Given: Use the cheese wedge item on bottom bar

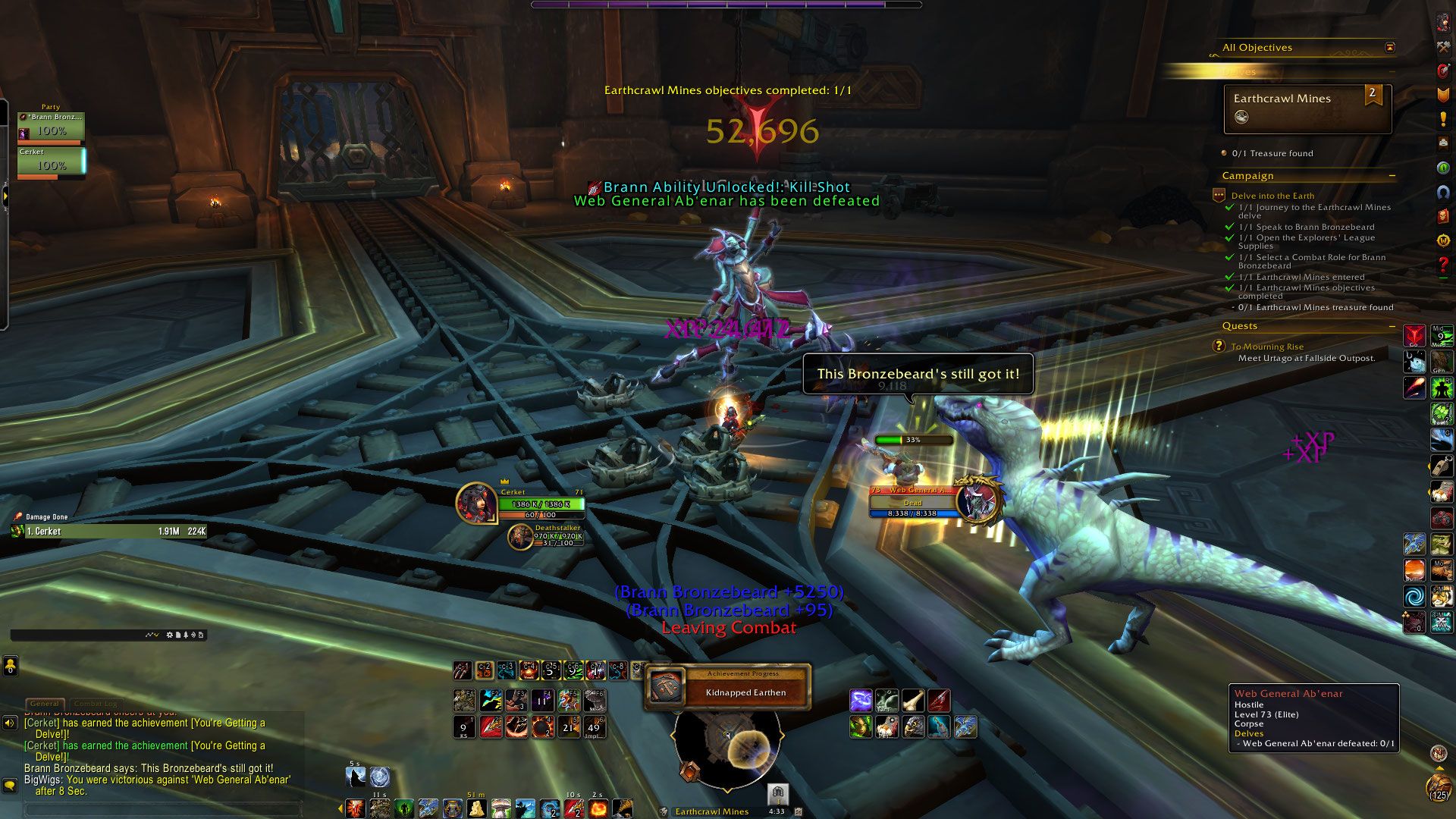Looking at the screenshot, I should click(476, 808).
